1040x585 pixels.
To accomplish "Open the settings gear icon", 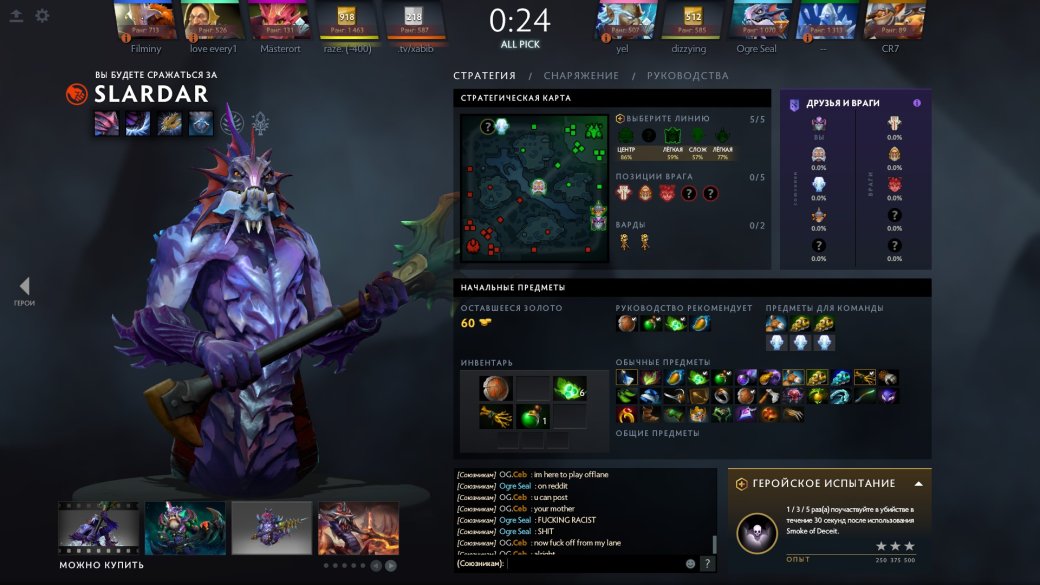I will pos(42,16).
